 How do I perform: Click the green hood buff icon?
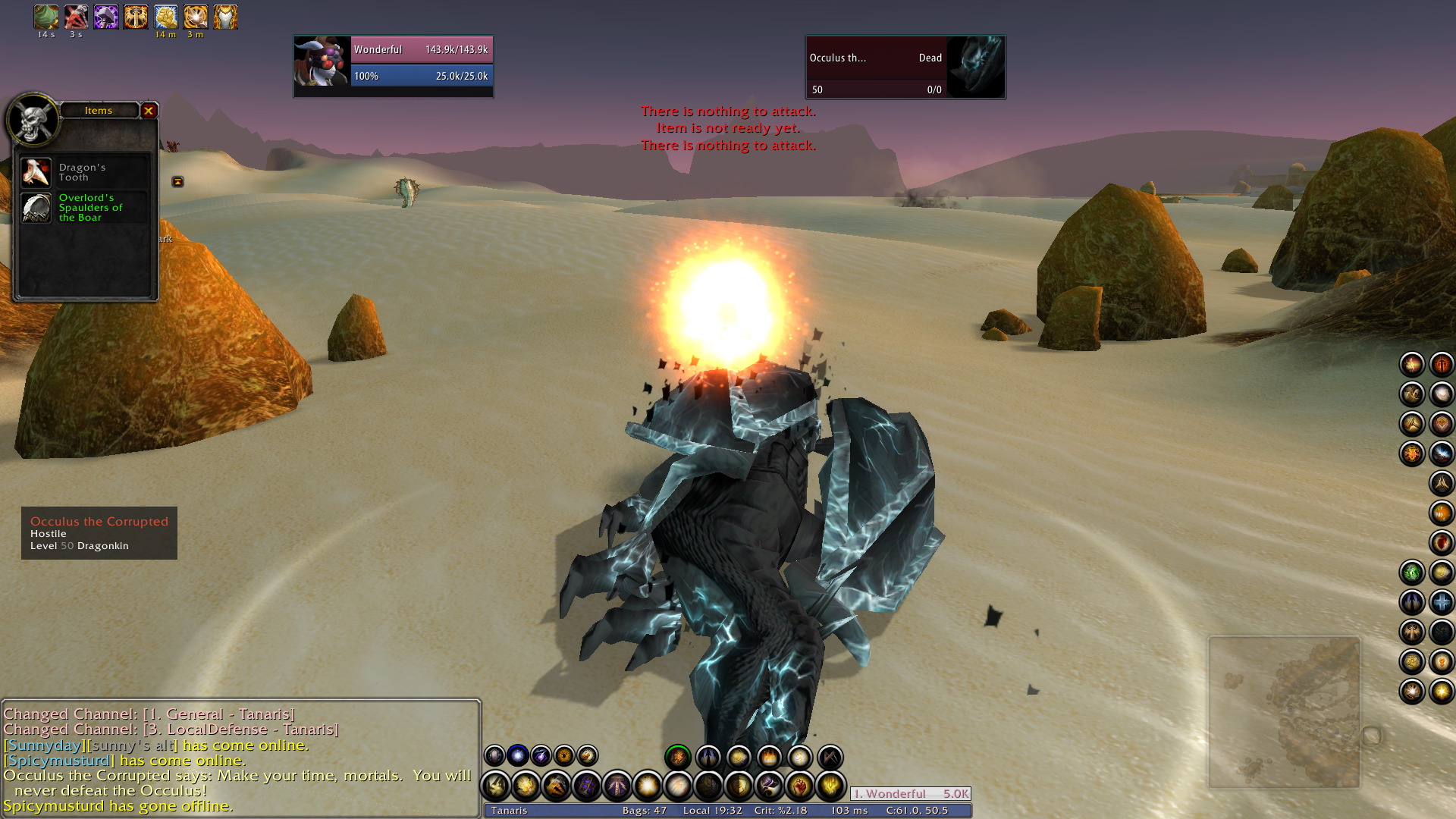pos(45,17)
